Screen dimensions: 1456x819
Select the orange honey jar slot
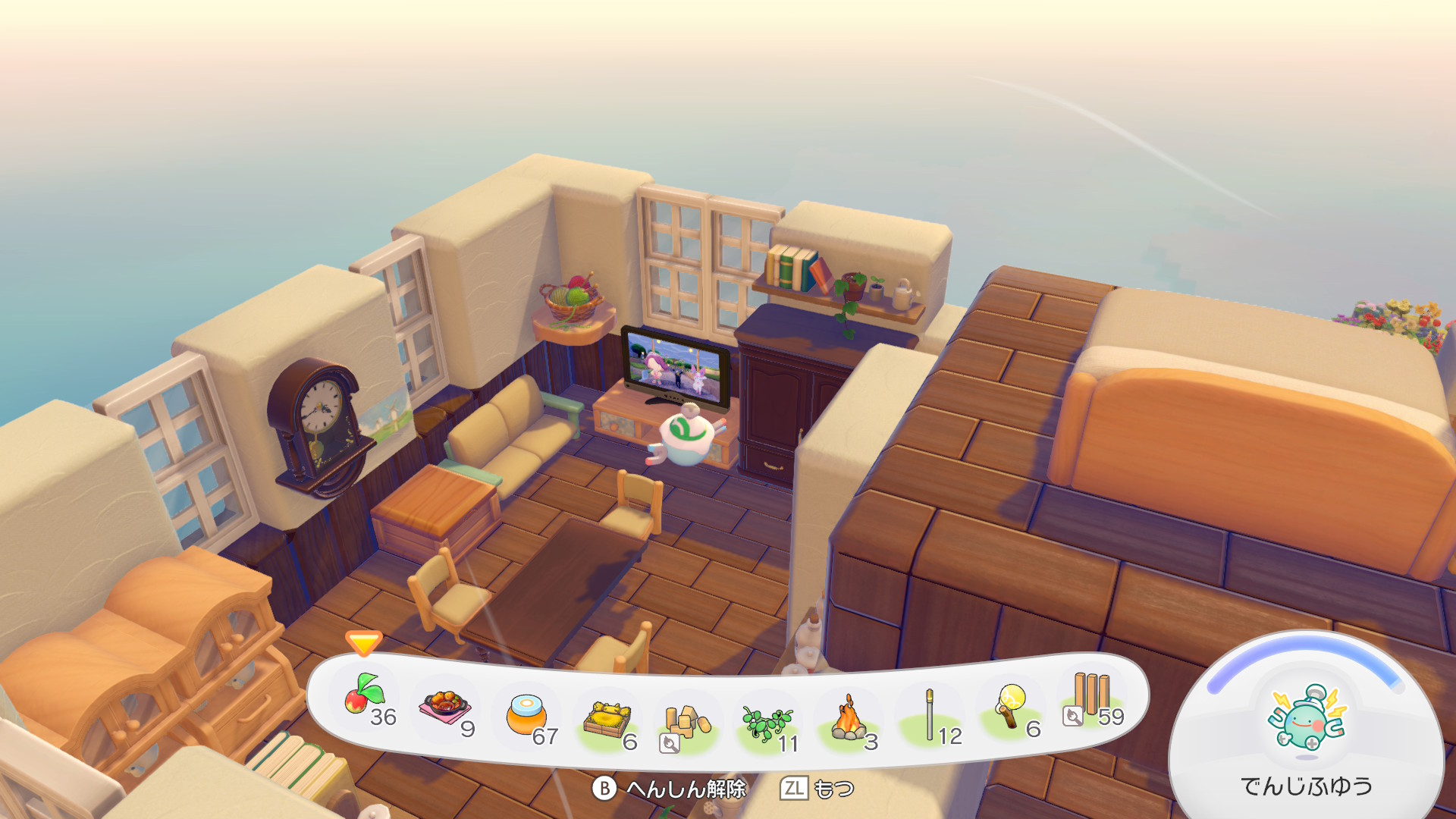coord(527,716)
